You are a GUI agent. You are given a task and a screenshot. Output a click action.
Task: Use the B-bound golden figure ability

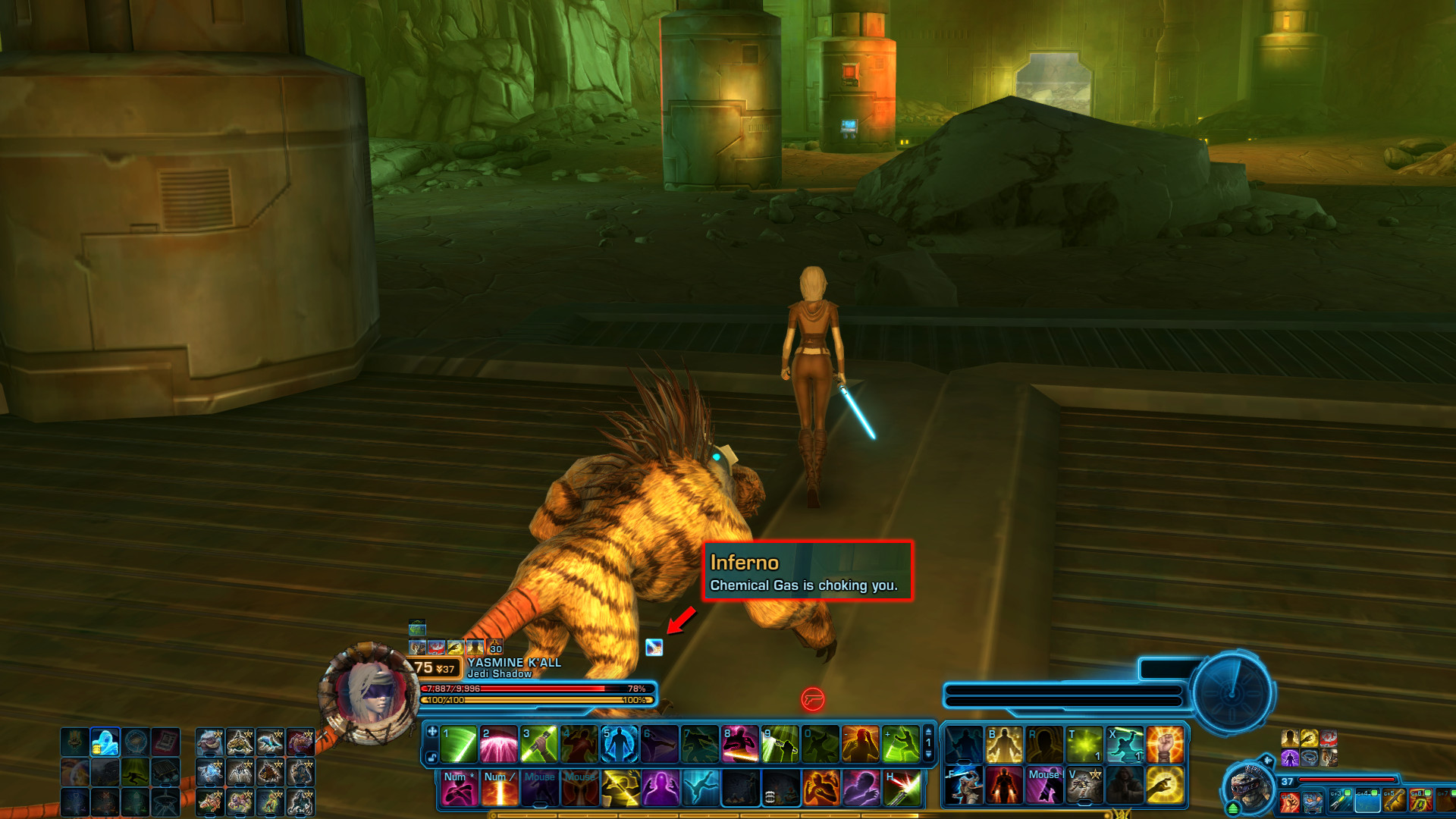point(1004,744)
